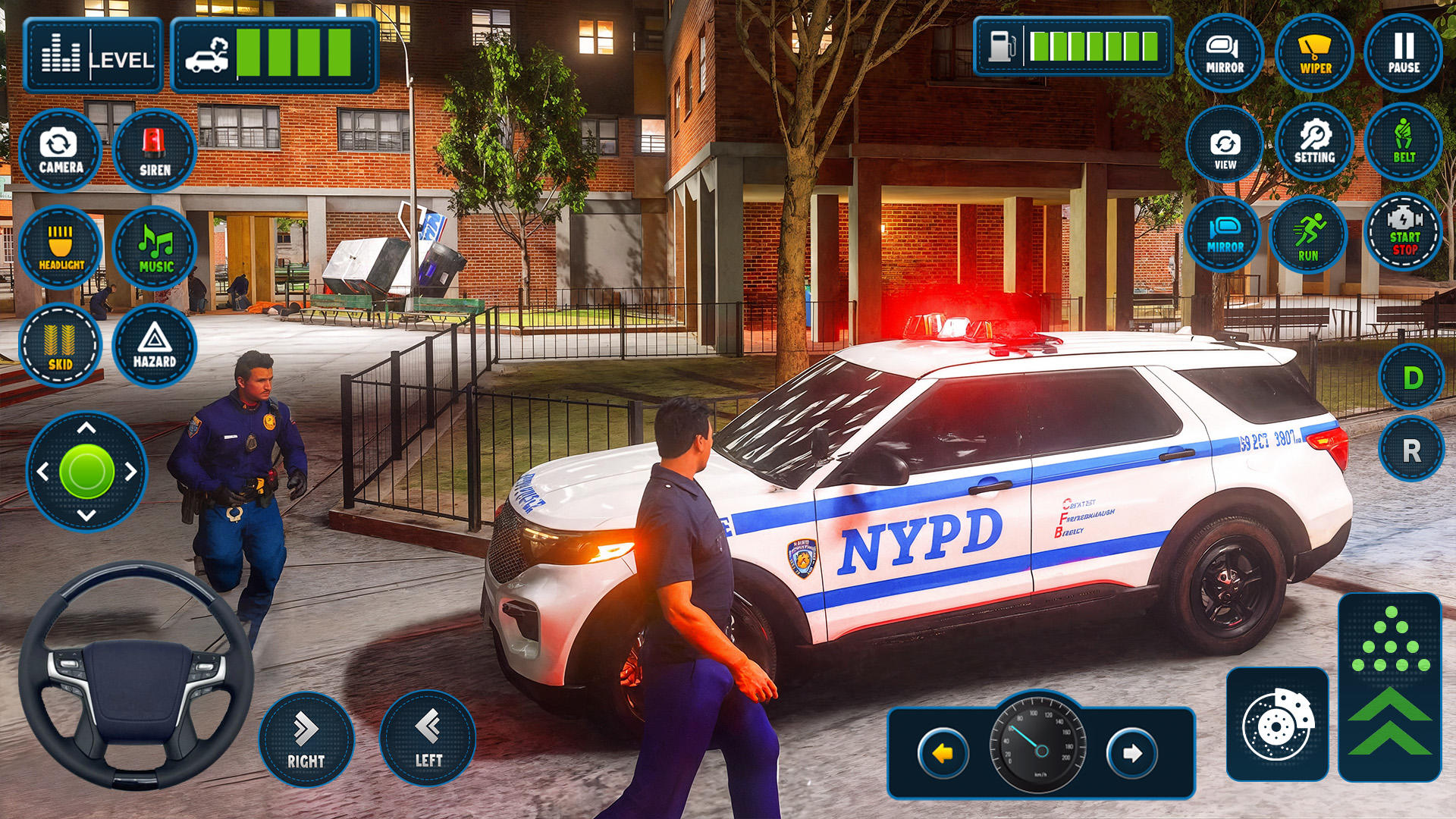Pause the game
This screenshot has width=1456, height=819.
tap(1404, 53)
